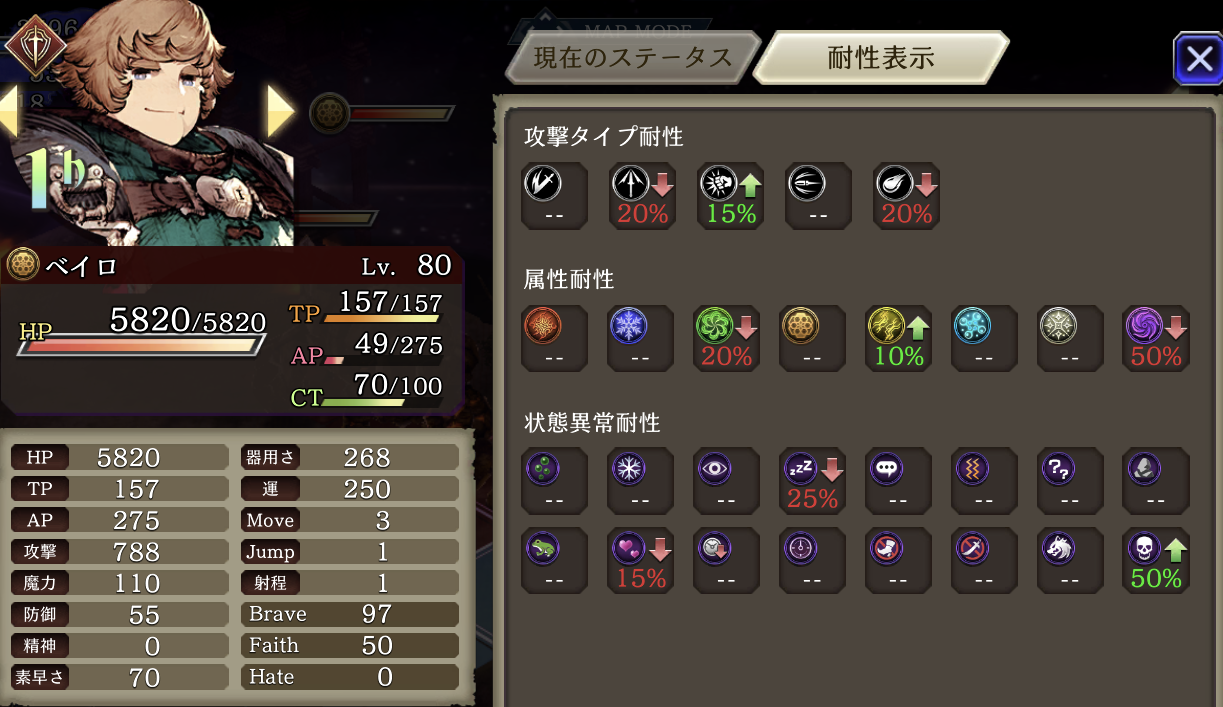This screenshot has height=707, width=1223.
Task: Select the slash attack type resistance icon
Action: pos(543,184)
